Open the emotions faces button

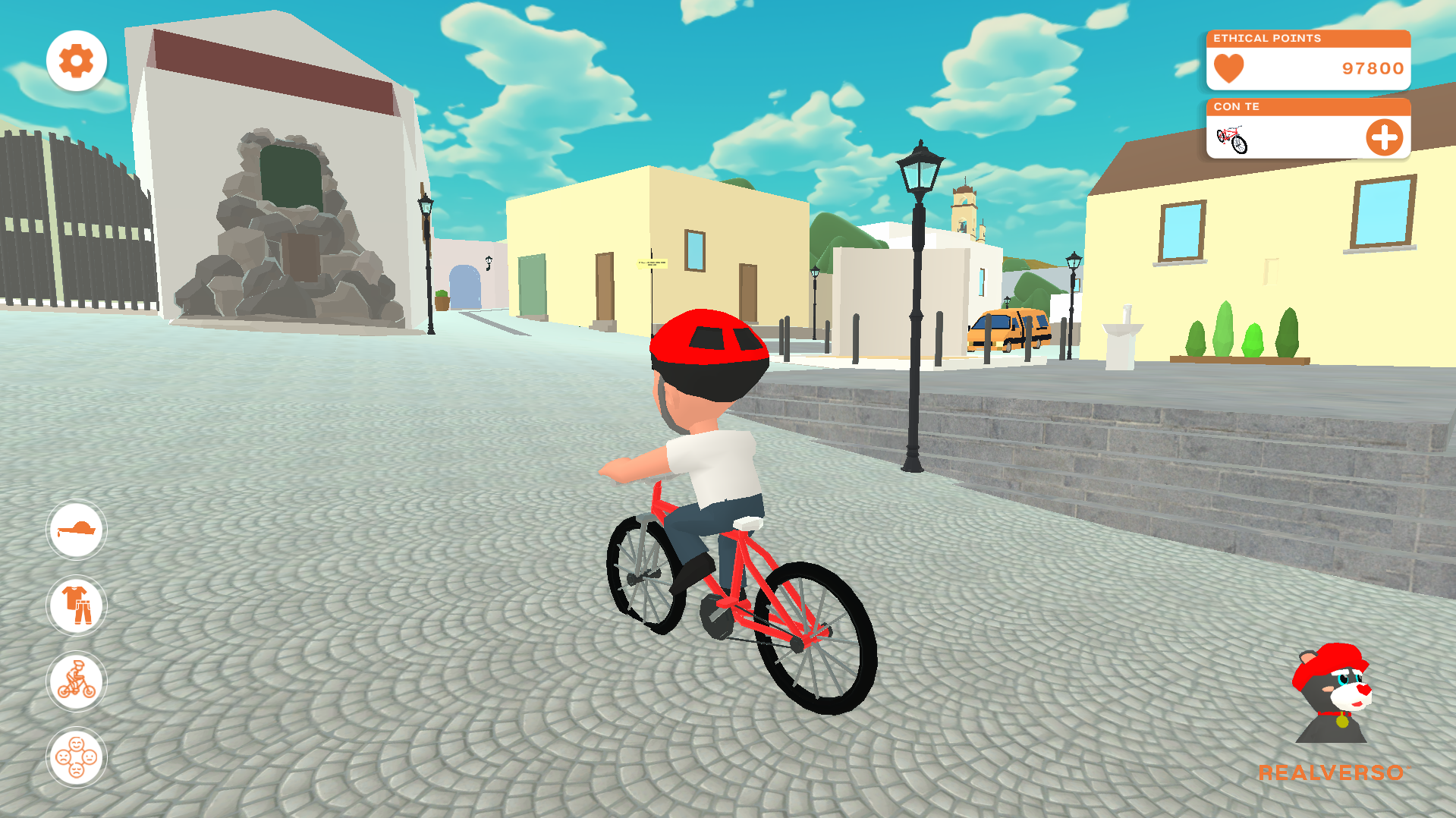pos(77,757)
